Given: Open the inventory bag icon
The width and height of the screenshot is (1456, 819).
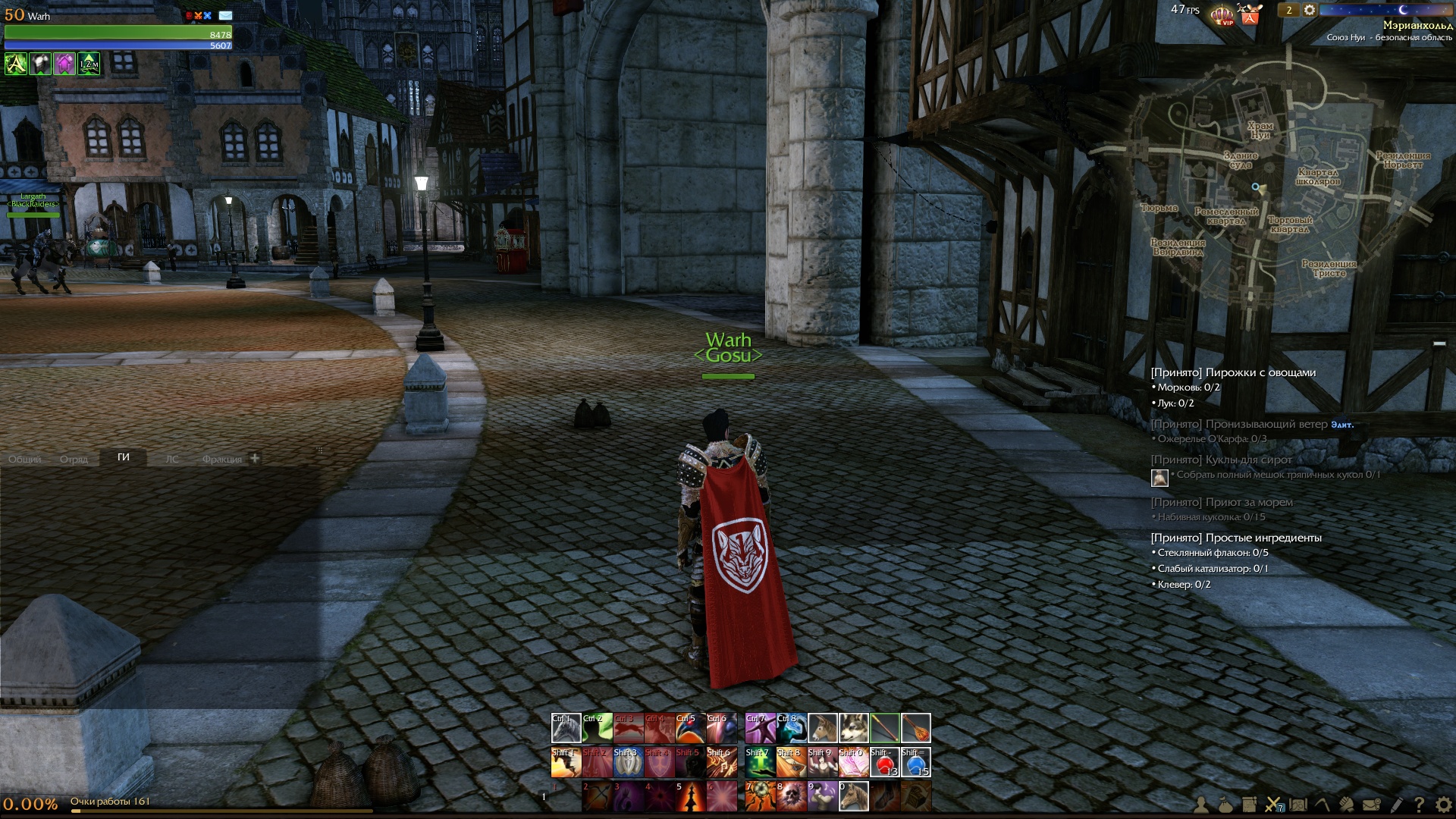Looking at the screenshot, I should coord(1225,805).
